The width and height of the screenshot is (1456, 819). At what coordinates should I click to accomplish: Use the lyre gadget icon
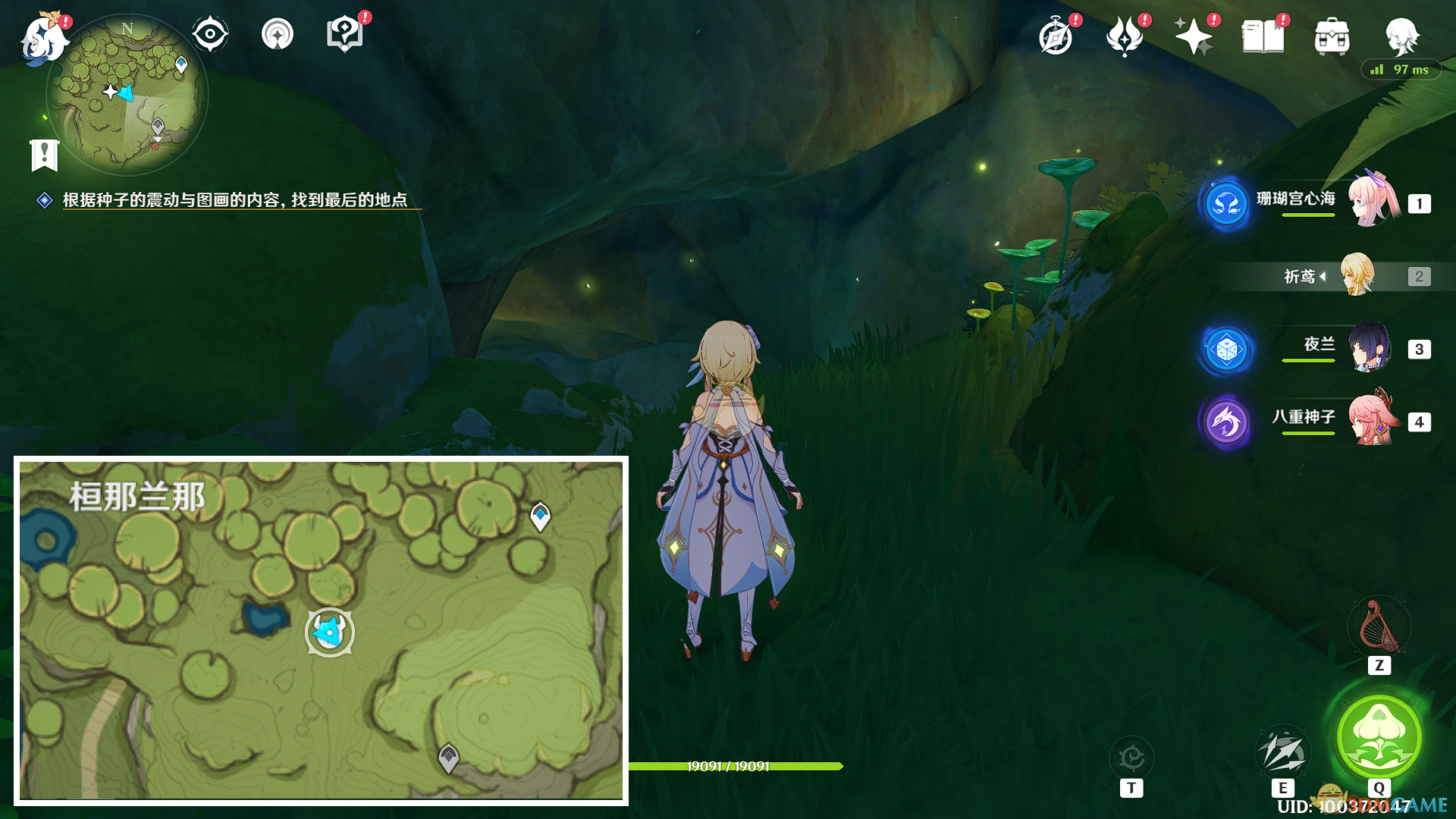click(x=1379, y=626)
